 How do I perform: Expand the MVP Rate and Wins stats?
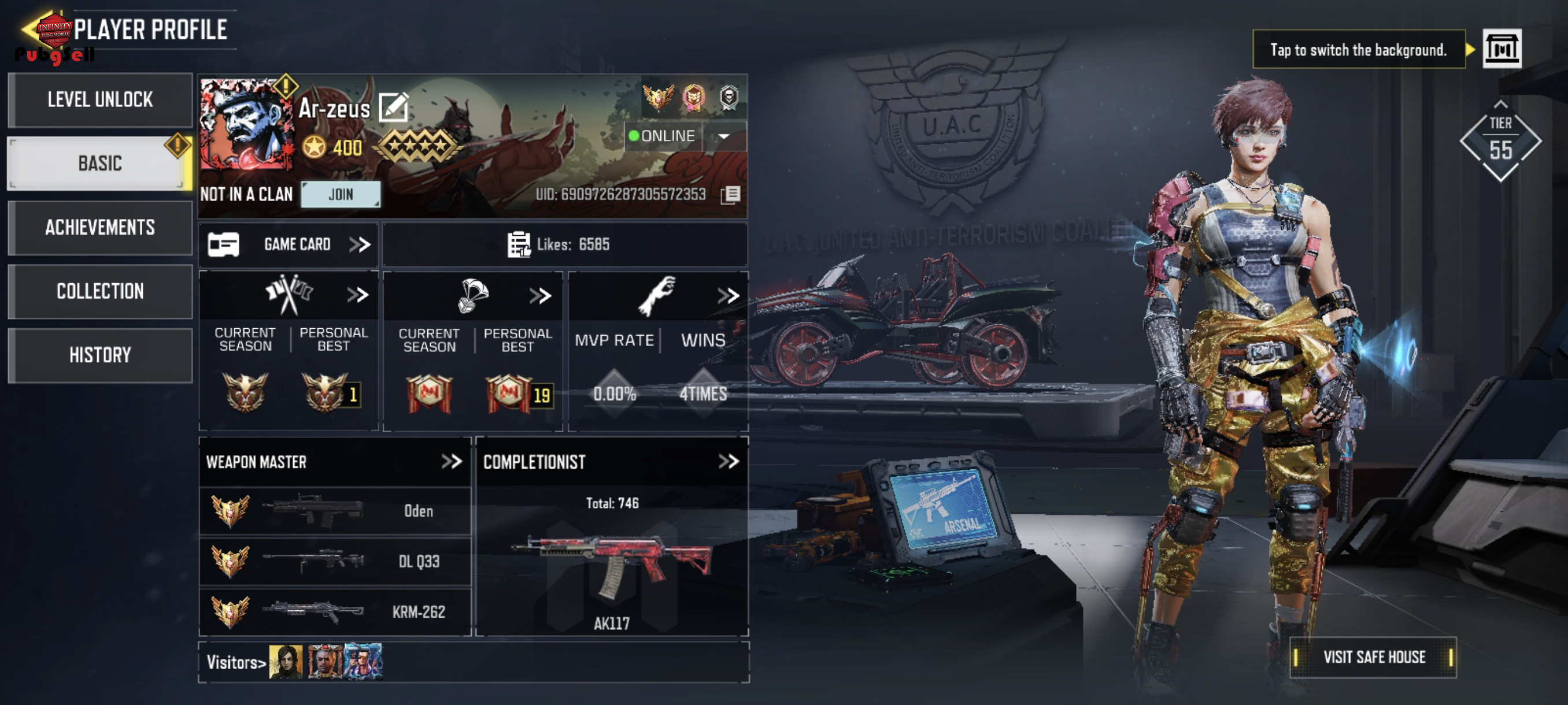(728, 296)
